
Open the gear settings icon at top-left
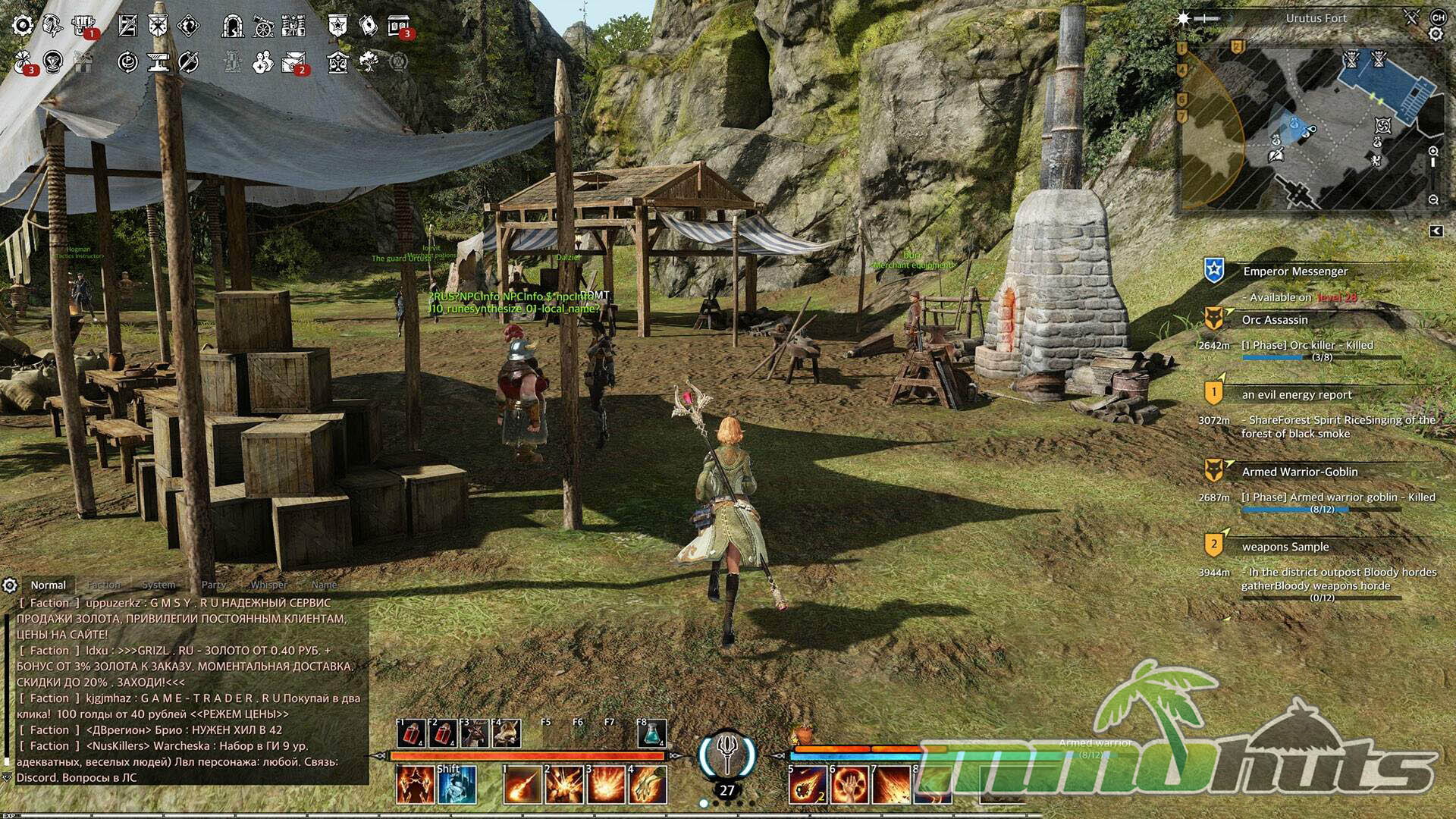[x=23, y=26]
